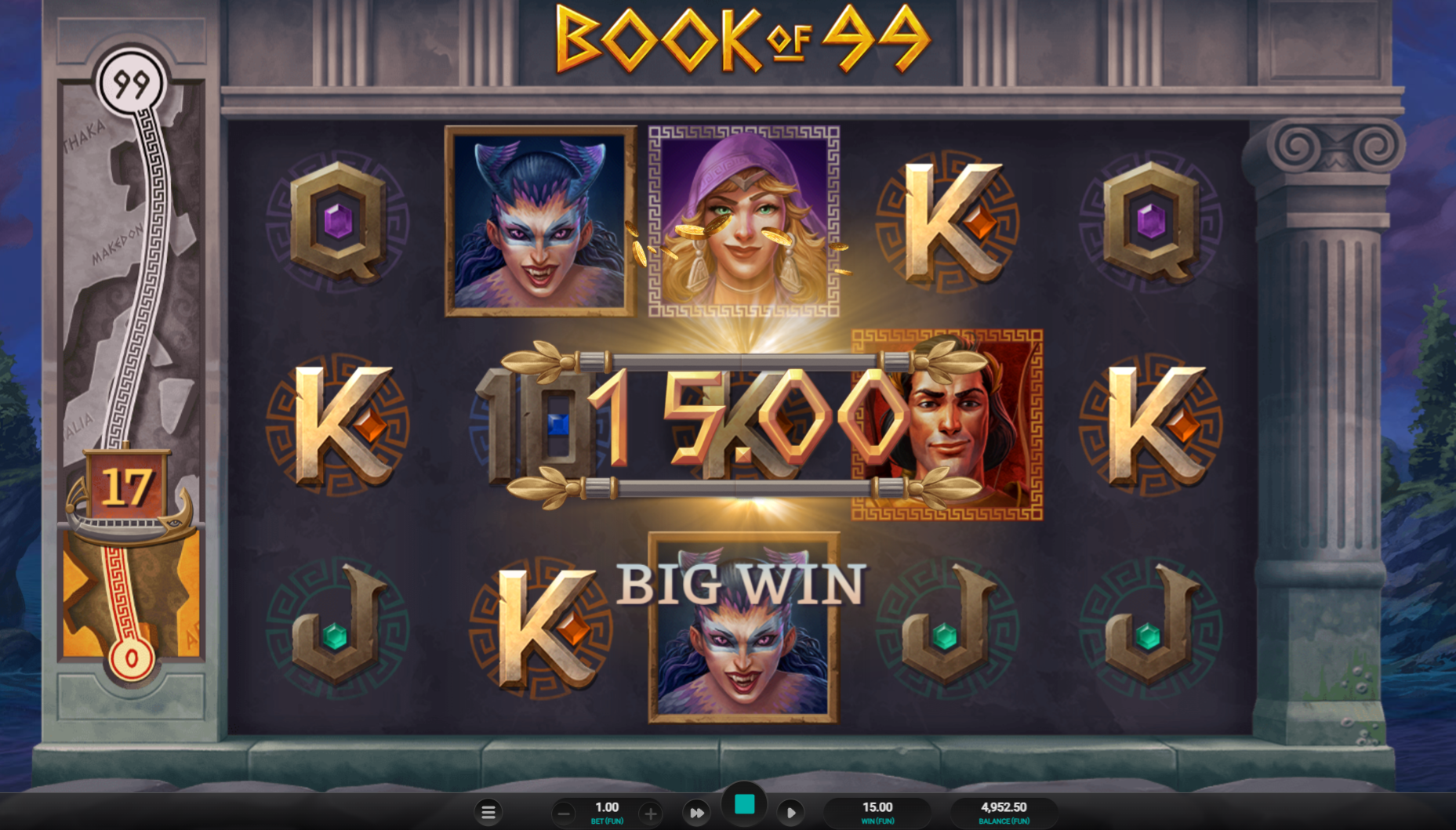Screen dimensions: 1456x830
Task: Open the hamburger menu
Action: click(x=488, y=813)
